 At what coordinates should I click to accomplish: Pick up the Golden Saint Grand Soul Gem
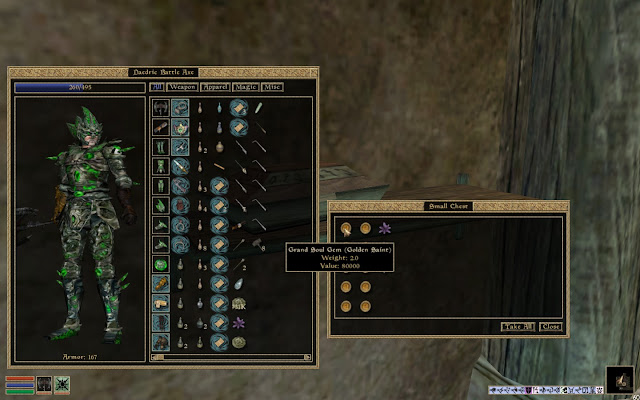[346, 229]
